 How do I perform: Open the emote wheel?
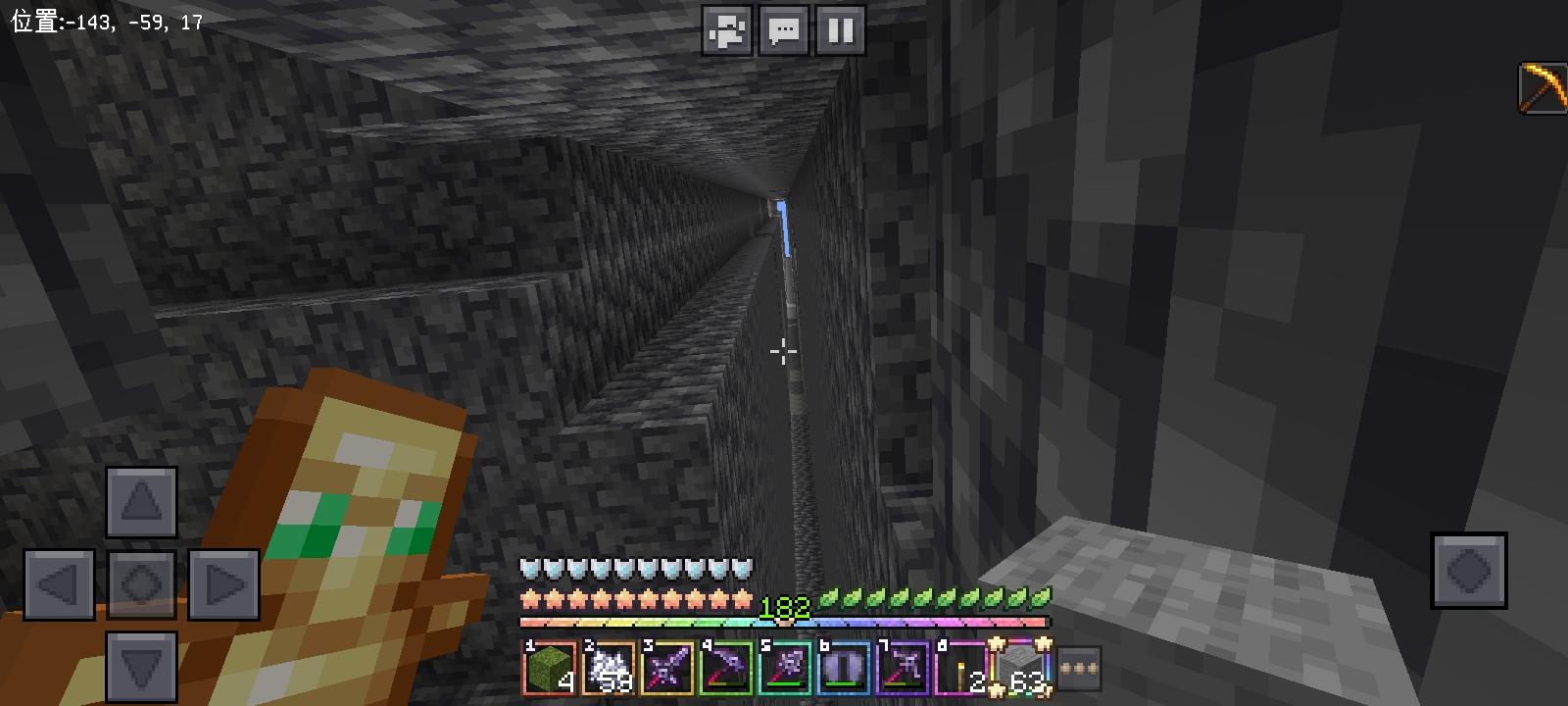click(x=727, y=30)
